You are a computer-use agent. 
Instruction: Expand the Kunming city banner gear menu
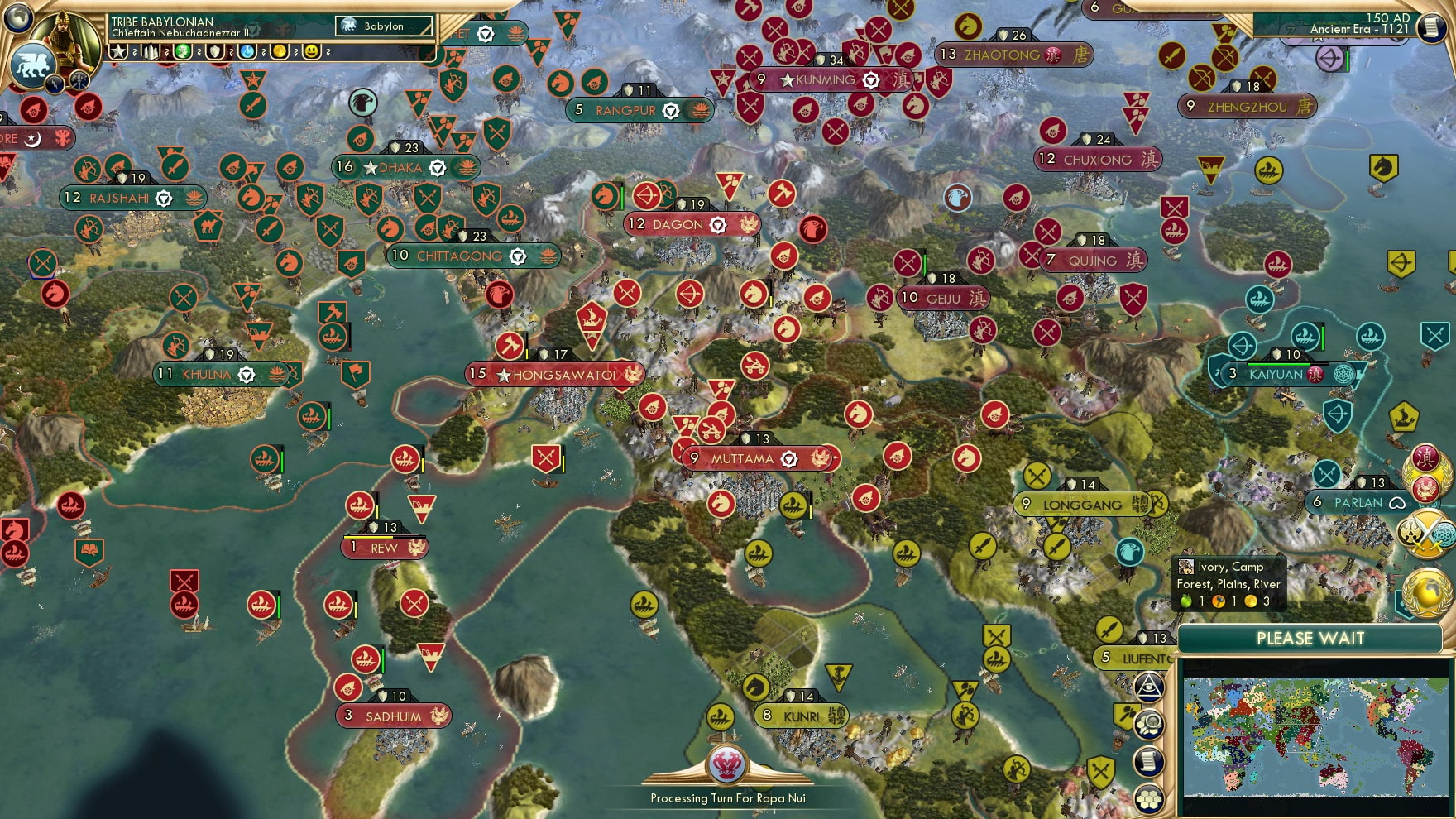[x=870, y=81]
